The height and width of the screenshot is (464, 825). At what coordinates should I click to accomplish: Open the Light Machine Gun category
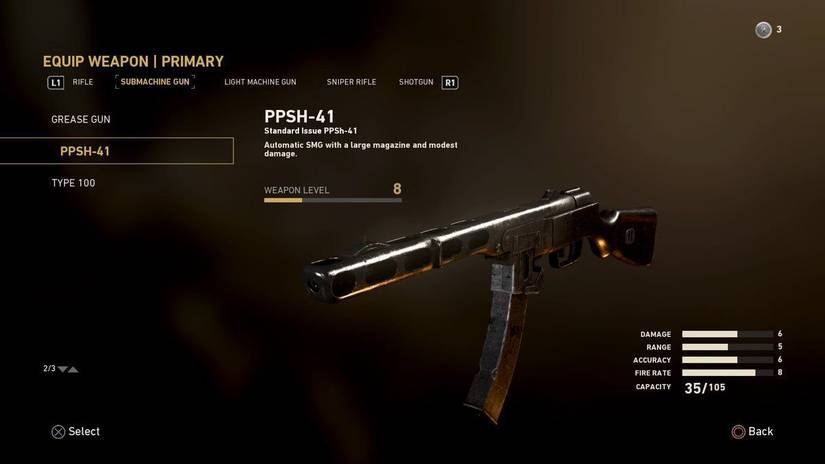[x=260, y=82]
